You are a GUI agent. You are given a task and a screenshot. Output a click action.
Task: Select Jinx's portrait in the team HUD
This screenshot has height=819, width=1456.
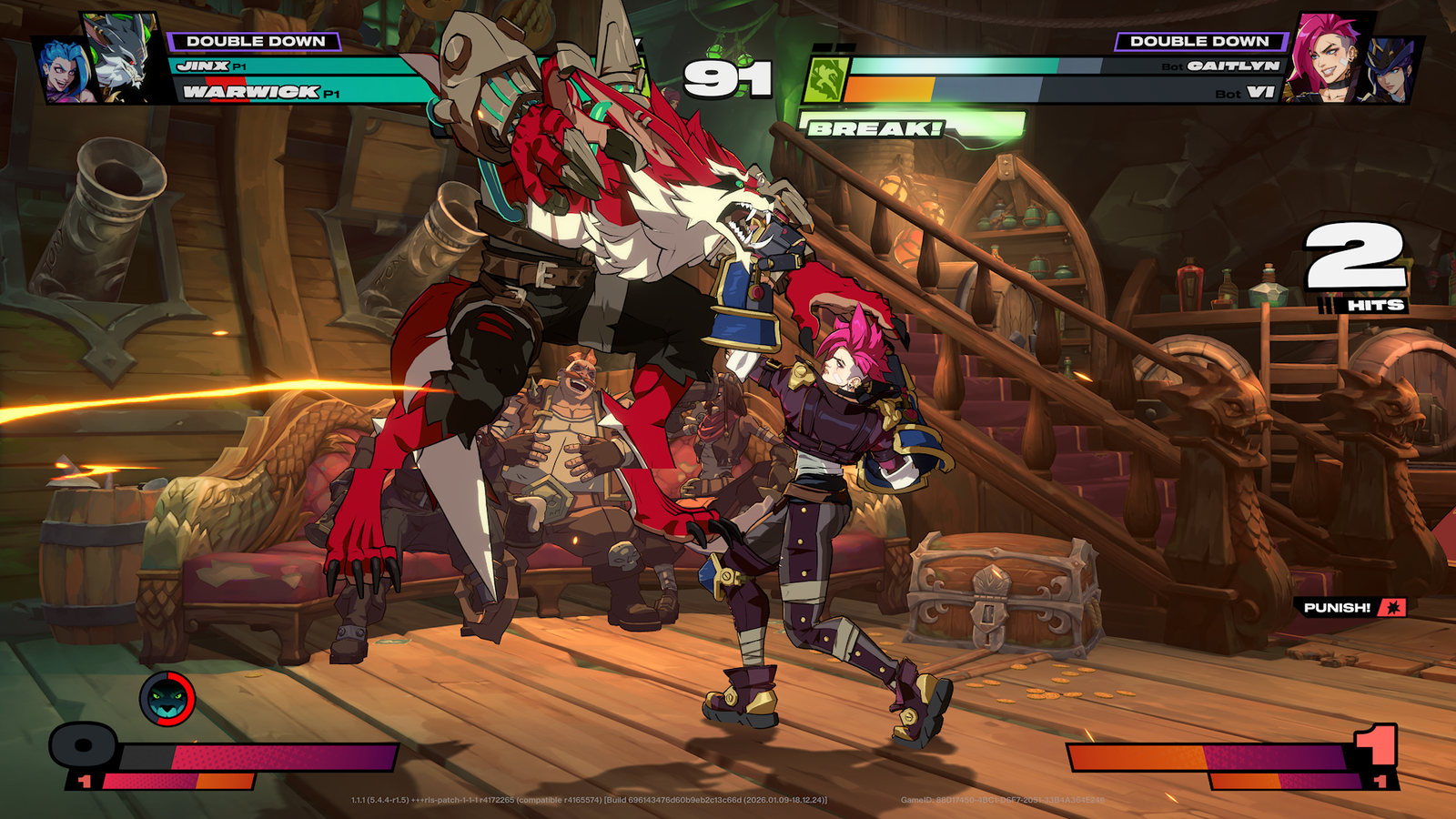(x=64, y=71)
